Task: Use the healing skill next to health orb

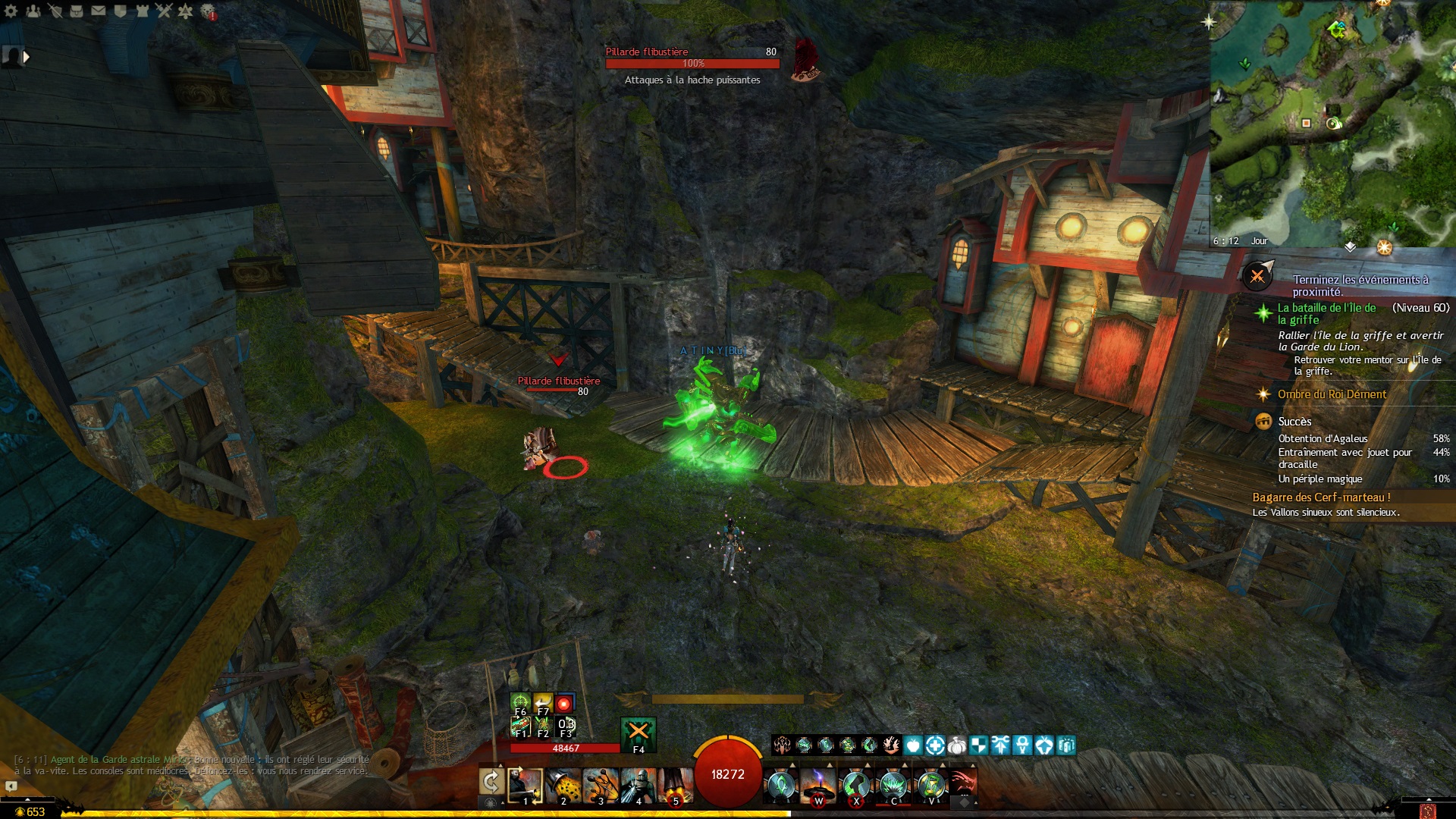Action: tap(781, 785)
